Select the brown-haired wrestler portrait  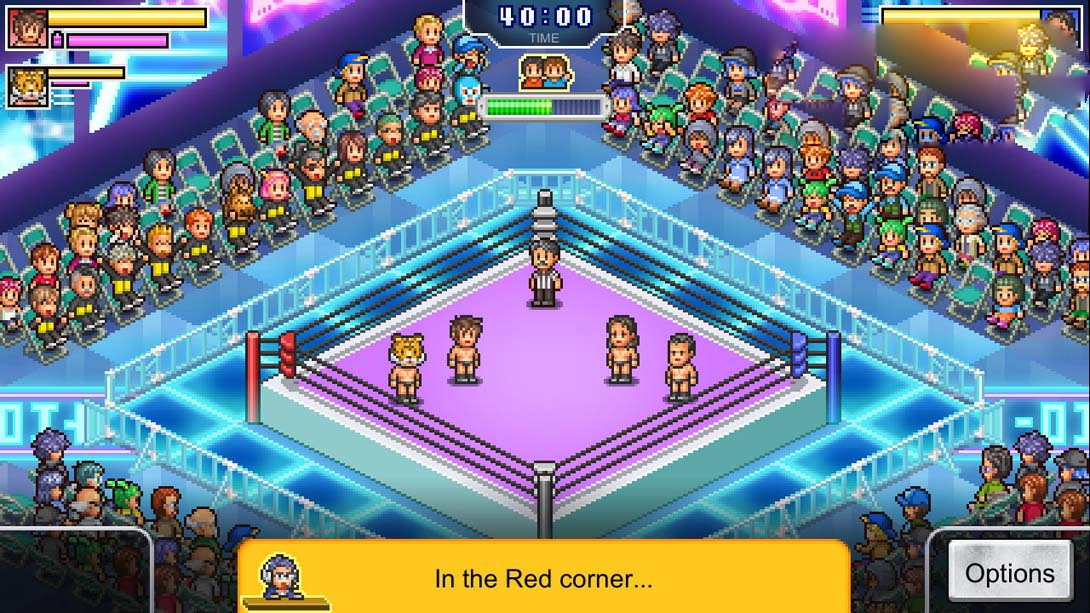26,28
